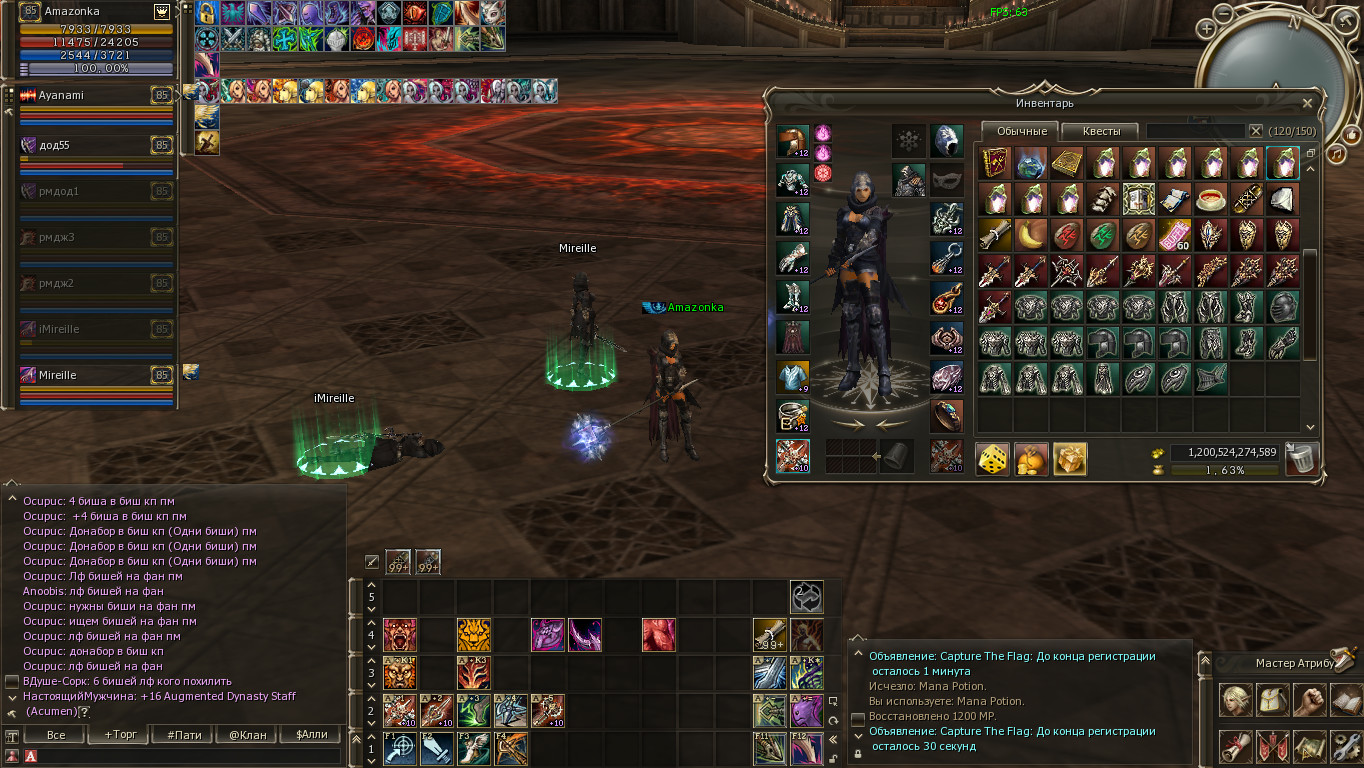Activate the F1 crosshair target skill

pos(400,748)
